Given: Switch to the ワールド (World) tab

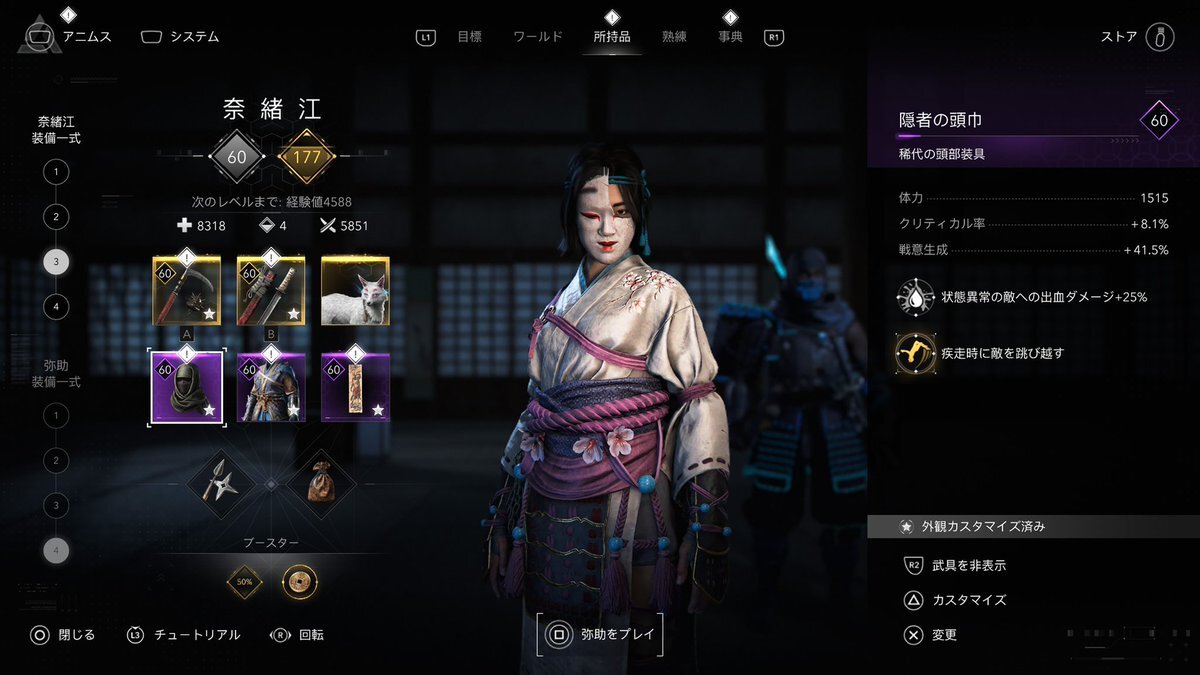Looking at the screenshot, I should click(538, 37).
